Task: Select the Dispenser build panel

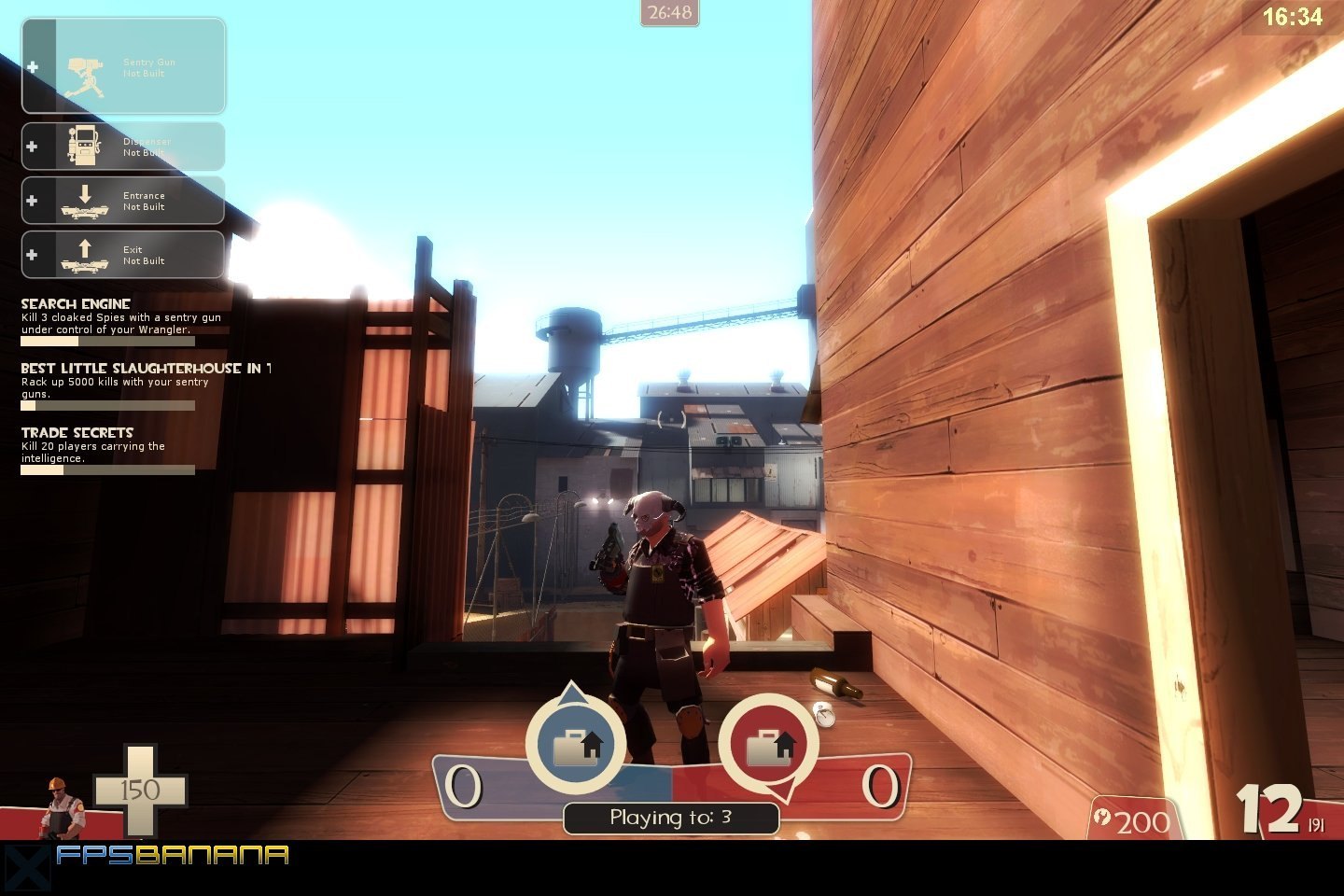Action: 123,147
